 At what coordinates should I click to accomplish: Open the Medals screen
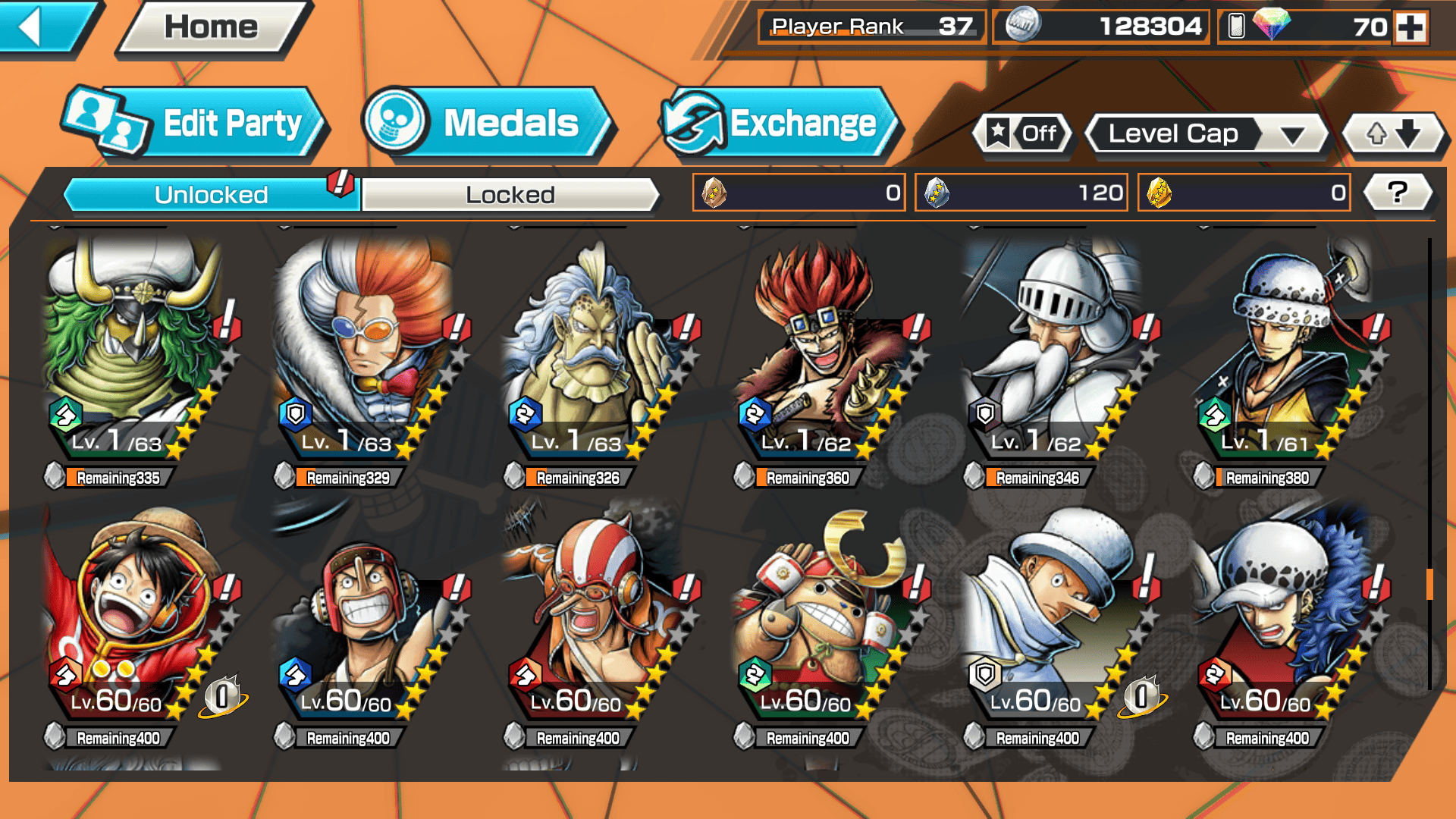[x=485, y=124]
